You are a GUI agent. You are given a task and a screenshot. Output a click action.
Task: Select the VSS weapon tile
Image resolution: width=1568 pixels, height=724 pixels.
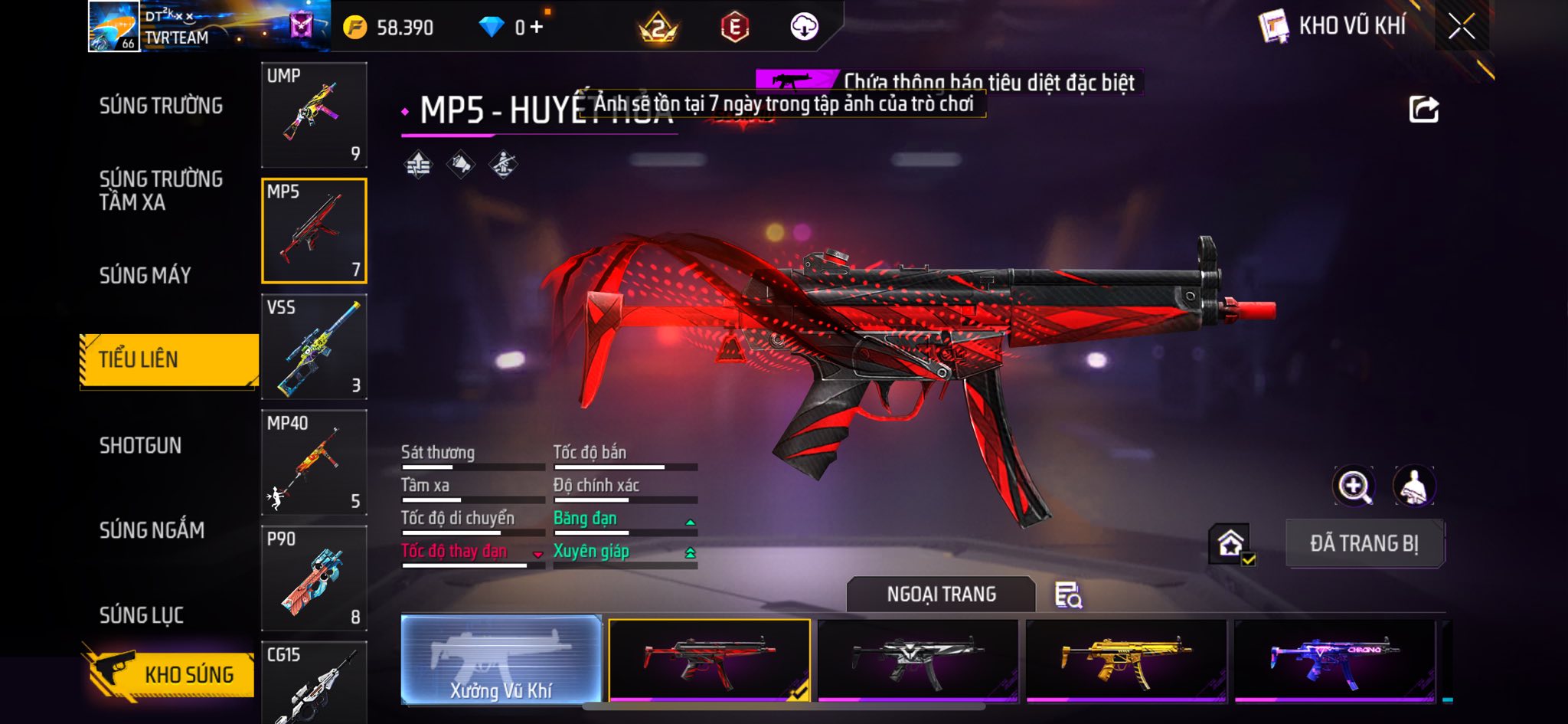click(314, 346)
